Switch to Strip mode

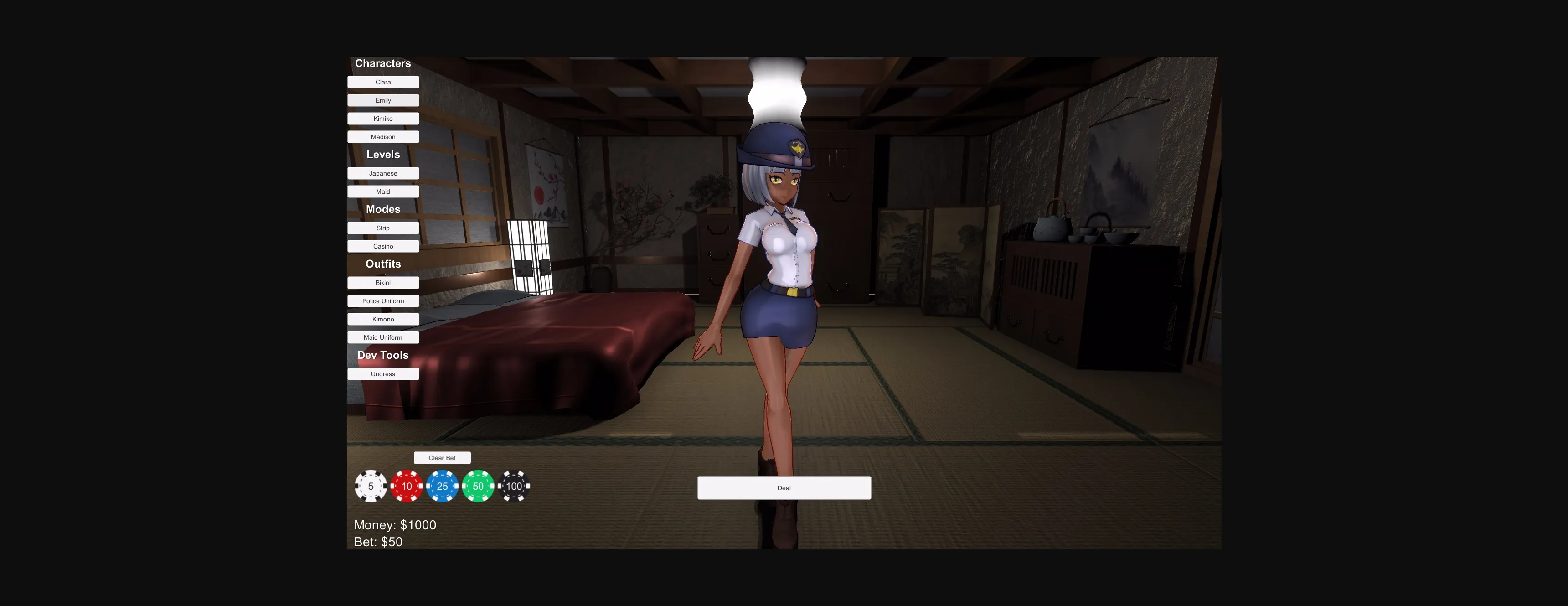(383, 228)
